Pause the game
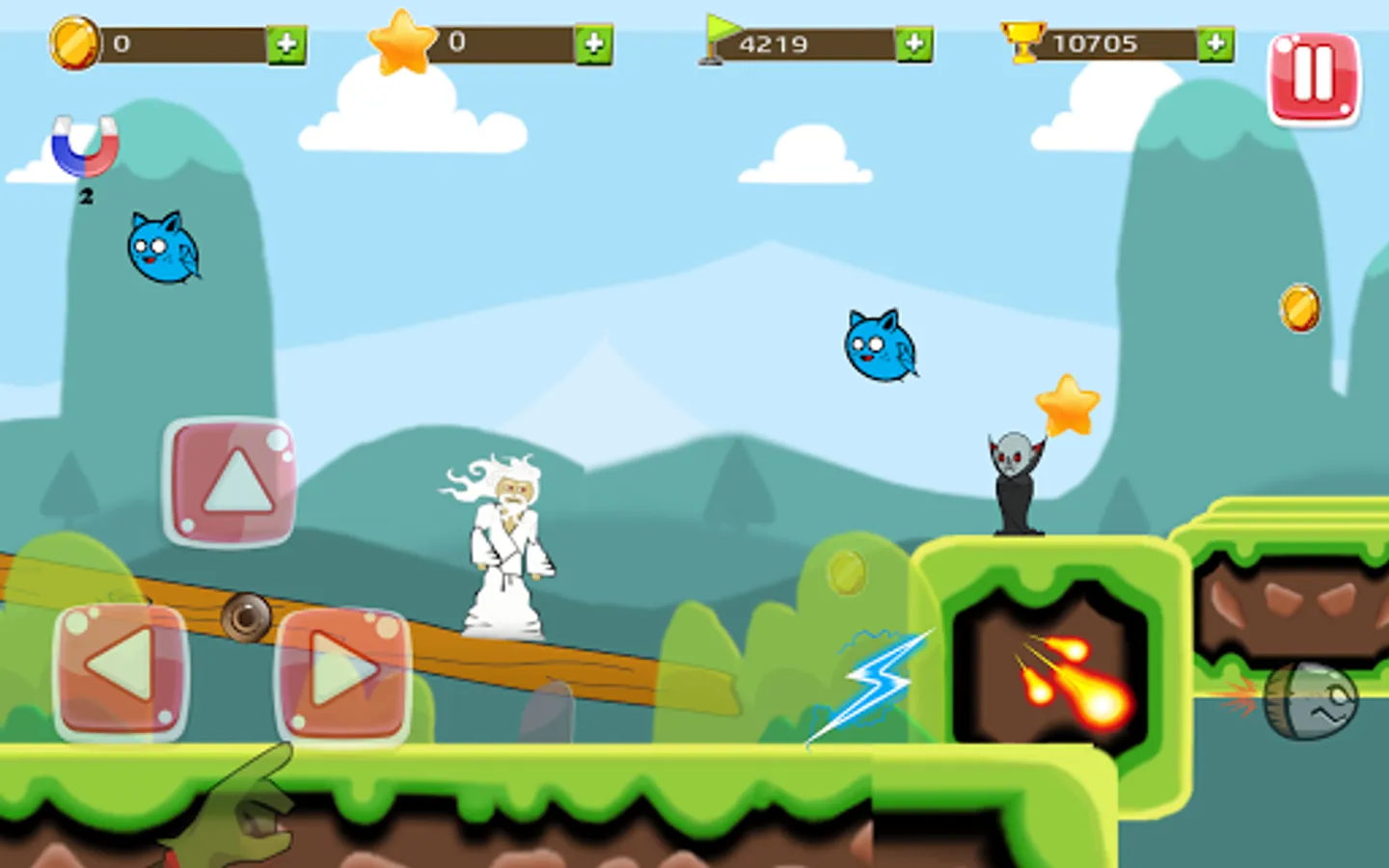The height and width of the screenshot is (868, 1389). [1315, 75]
